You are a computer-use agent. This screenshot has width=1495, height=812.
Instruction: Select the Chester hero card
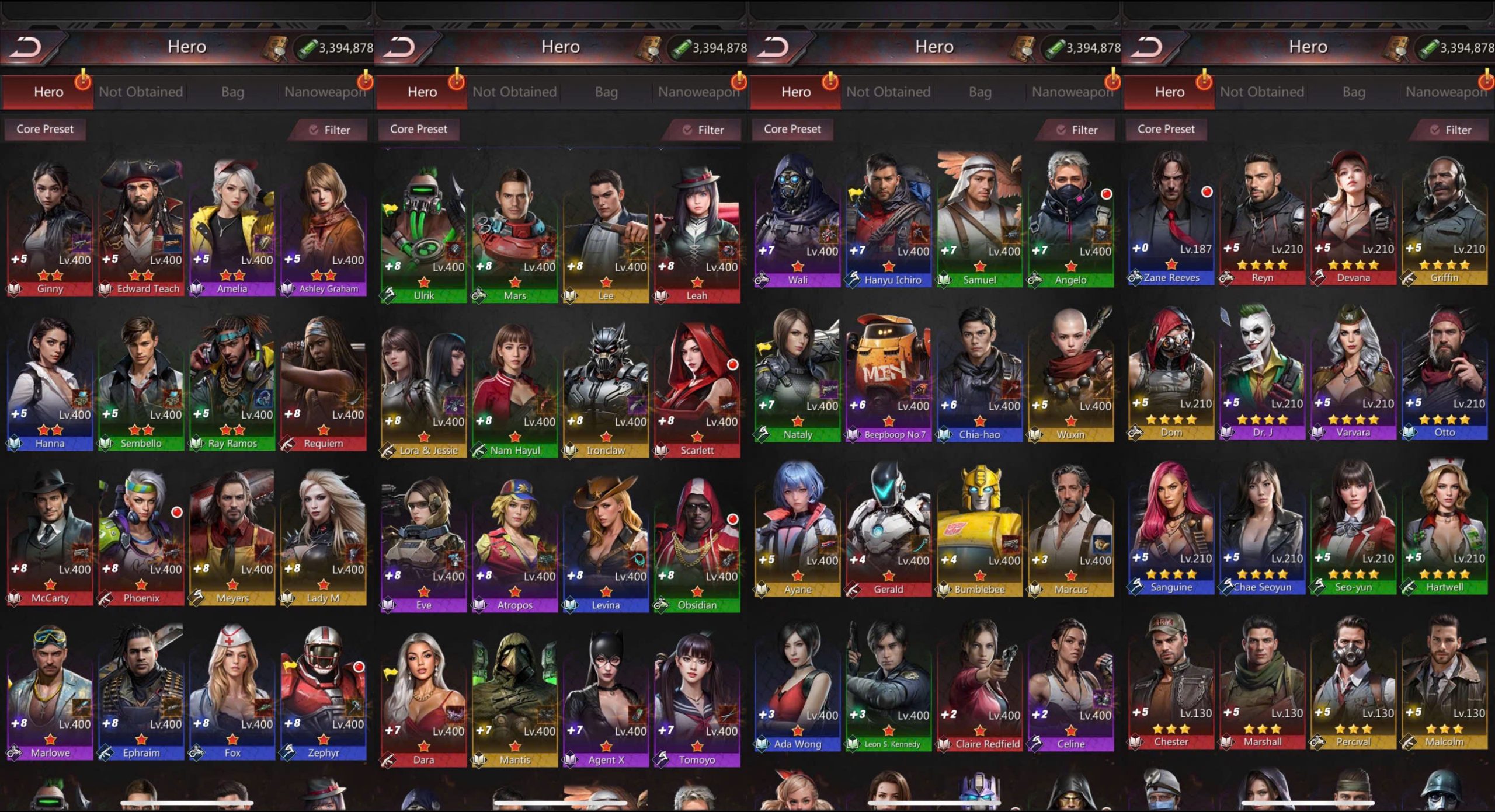1171,681
